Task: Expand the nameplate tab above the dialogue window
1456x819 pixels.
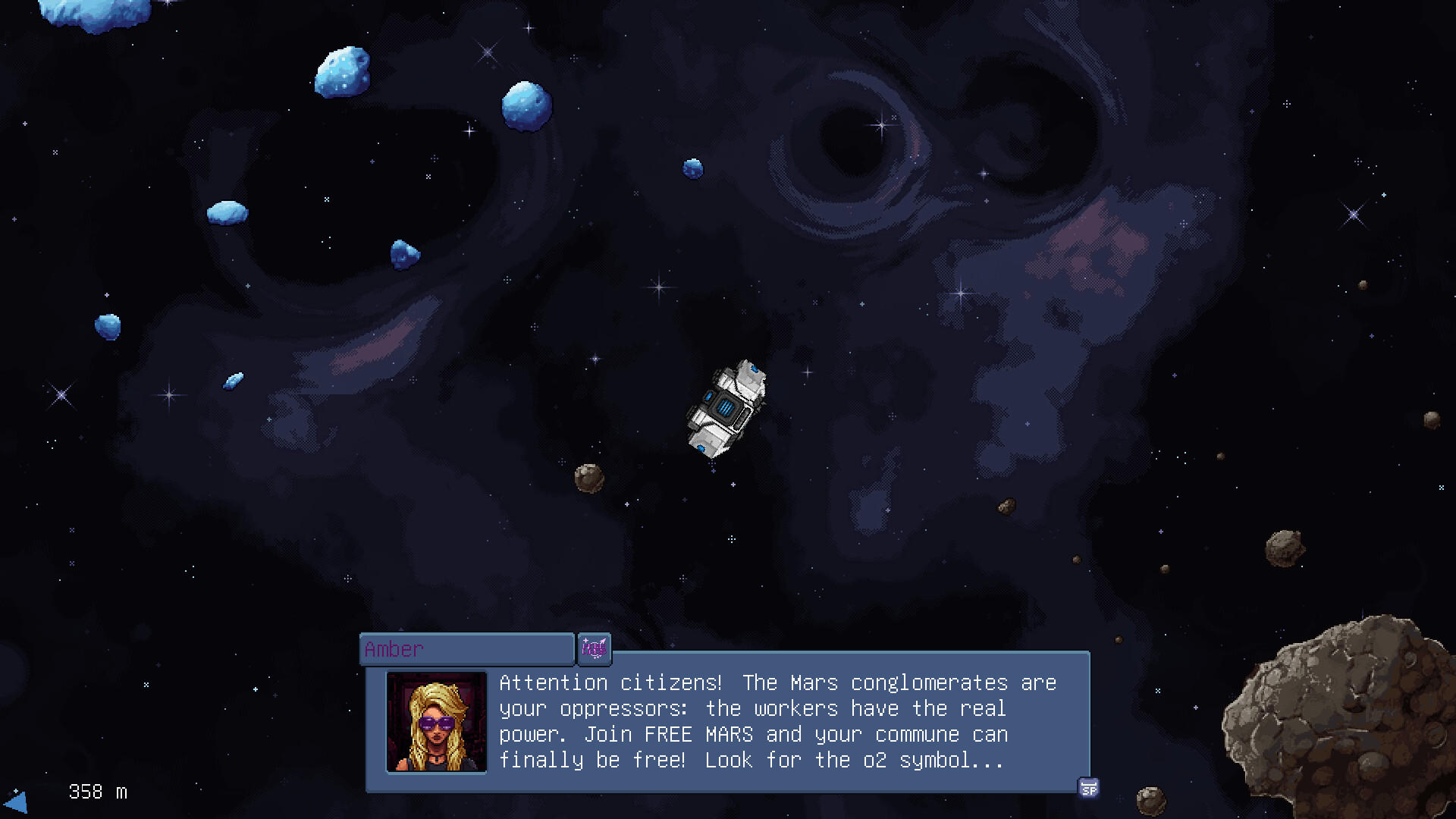Action: pos(466,649)
